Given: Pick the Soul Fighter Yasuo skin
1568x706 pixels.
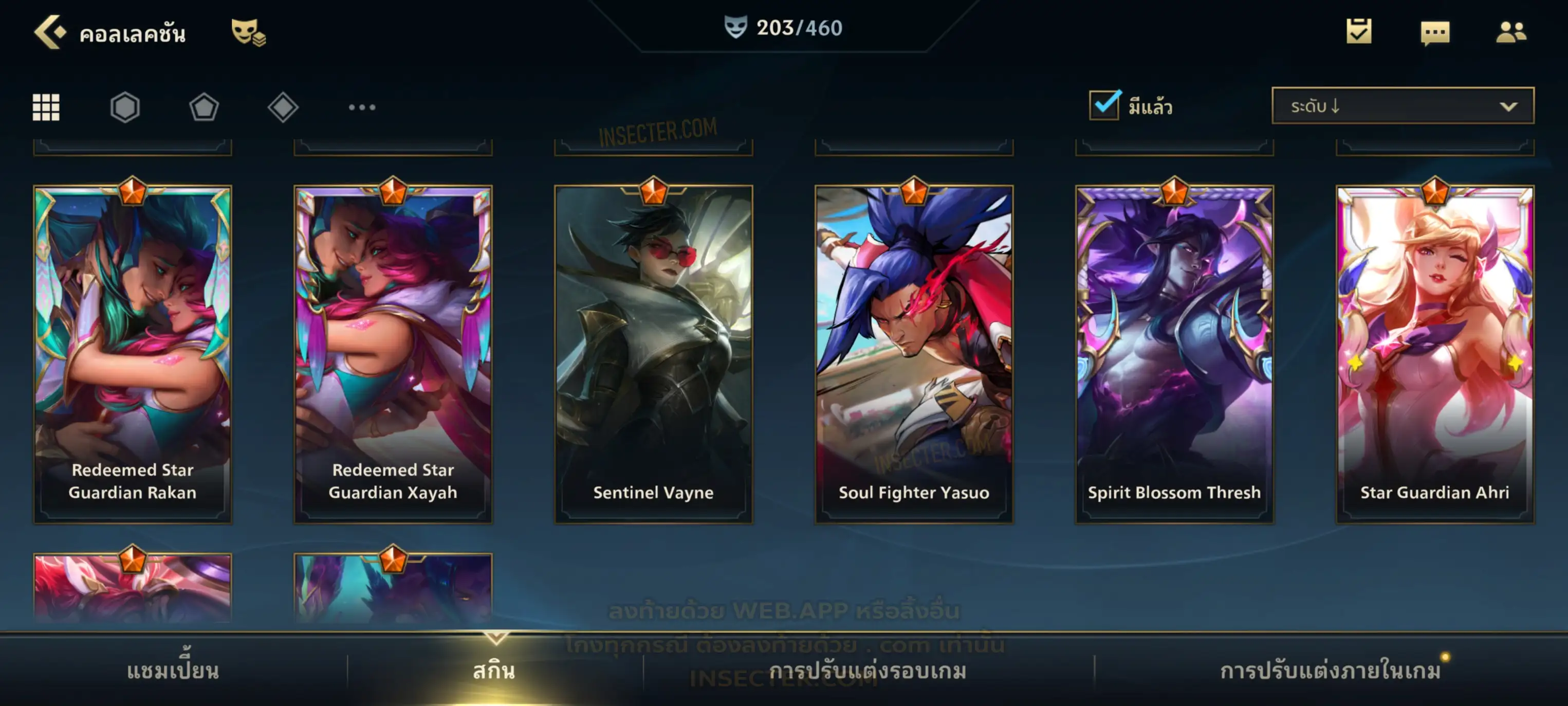Looking at the screenshot, I should (914, 353).
